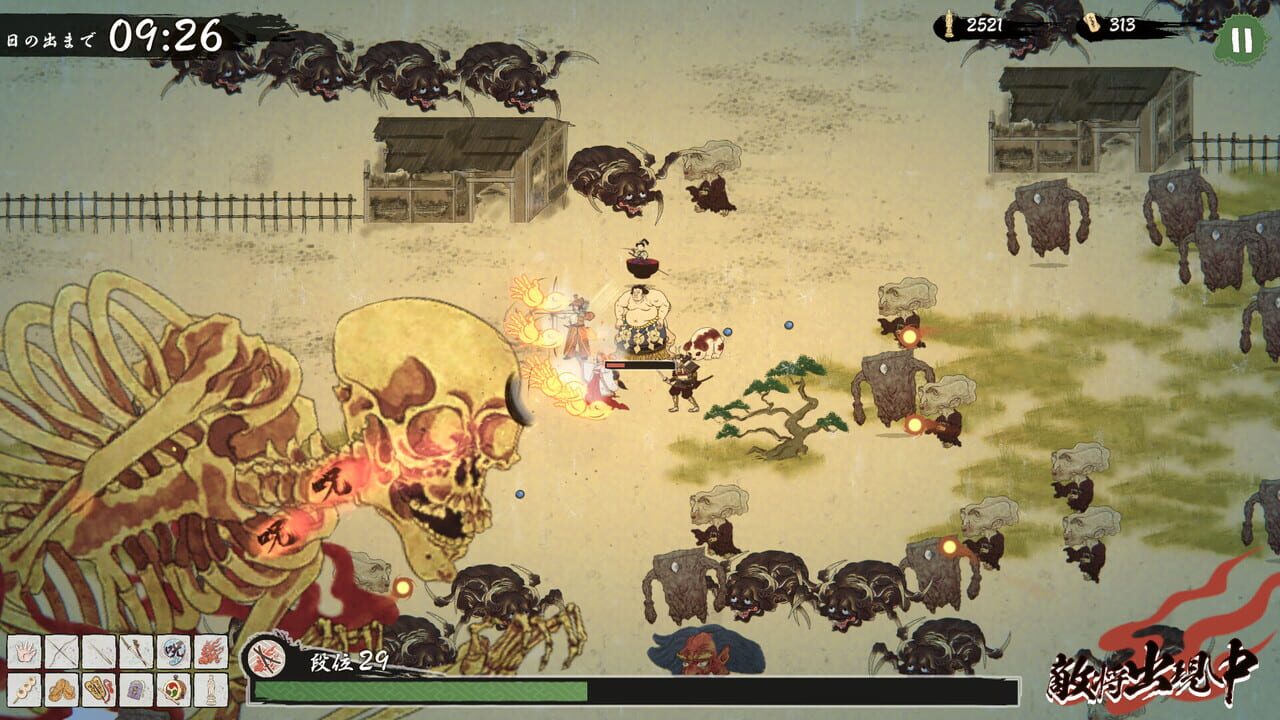Select the straw sandals item icon
The height and width of the screenshot is (720, 1280).
[61, 688]
